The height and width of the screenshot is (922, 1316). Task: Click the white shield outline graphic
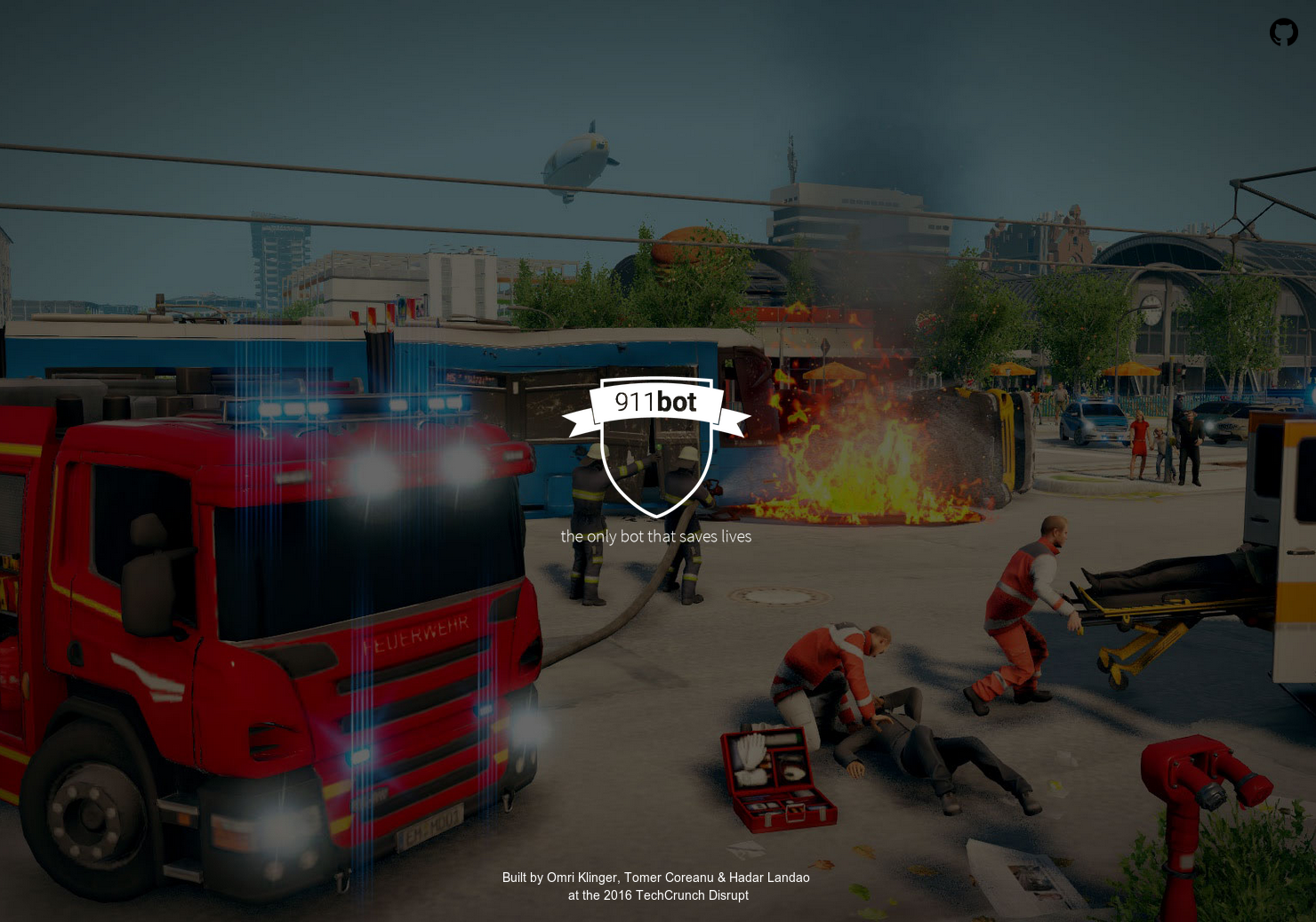point(656,467)
